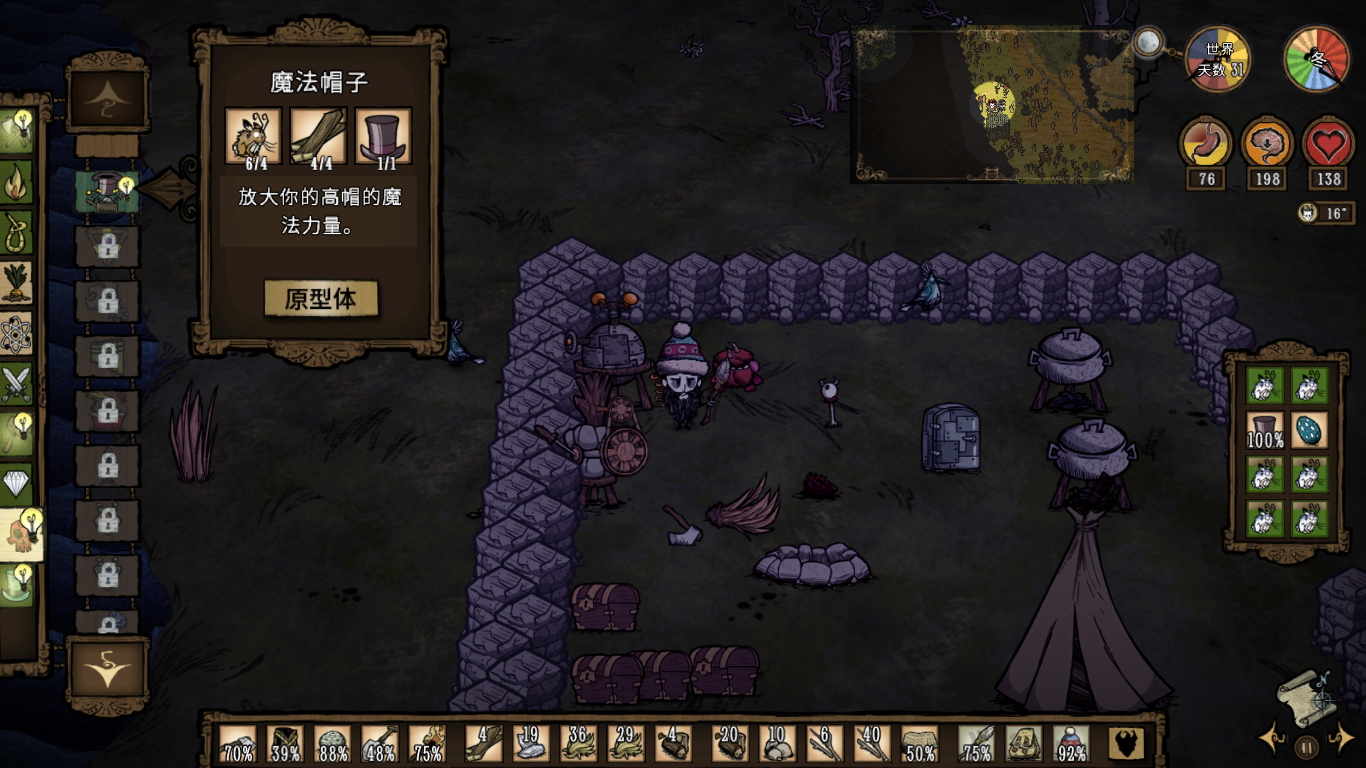The height and width of the screenshot is (768, 1366).
Task: Open the atom science crafting tab
Action: (17, 334)
